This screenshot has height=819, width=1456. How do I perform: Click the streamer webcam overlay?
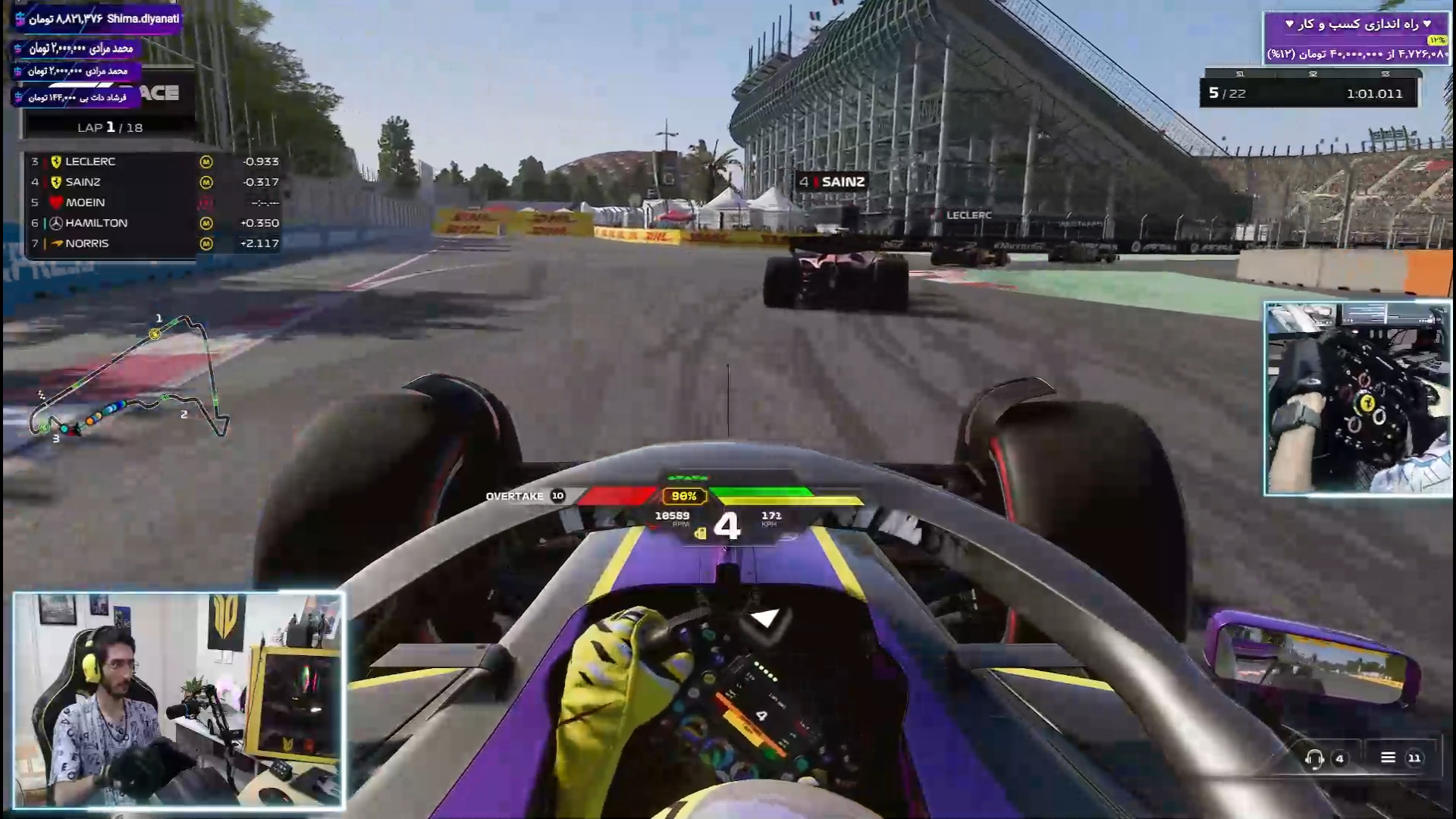tap(179, 700)
